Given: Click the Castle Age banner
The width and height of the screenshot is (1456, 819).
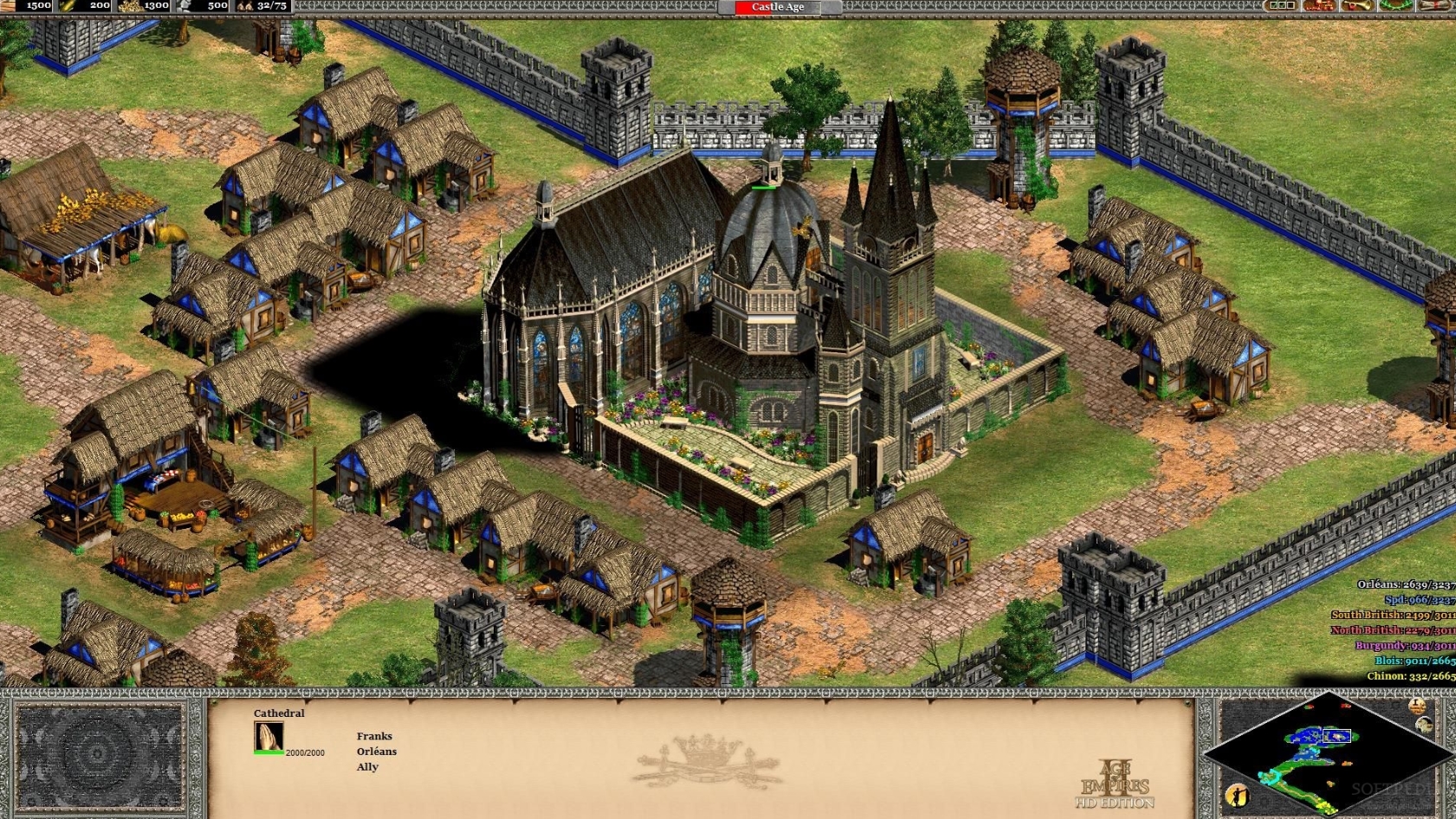Looking at the screenshot, I should [x=774, y=7].
